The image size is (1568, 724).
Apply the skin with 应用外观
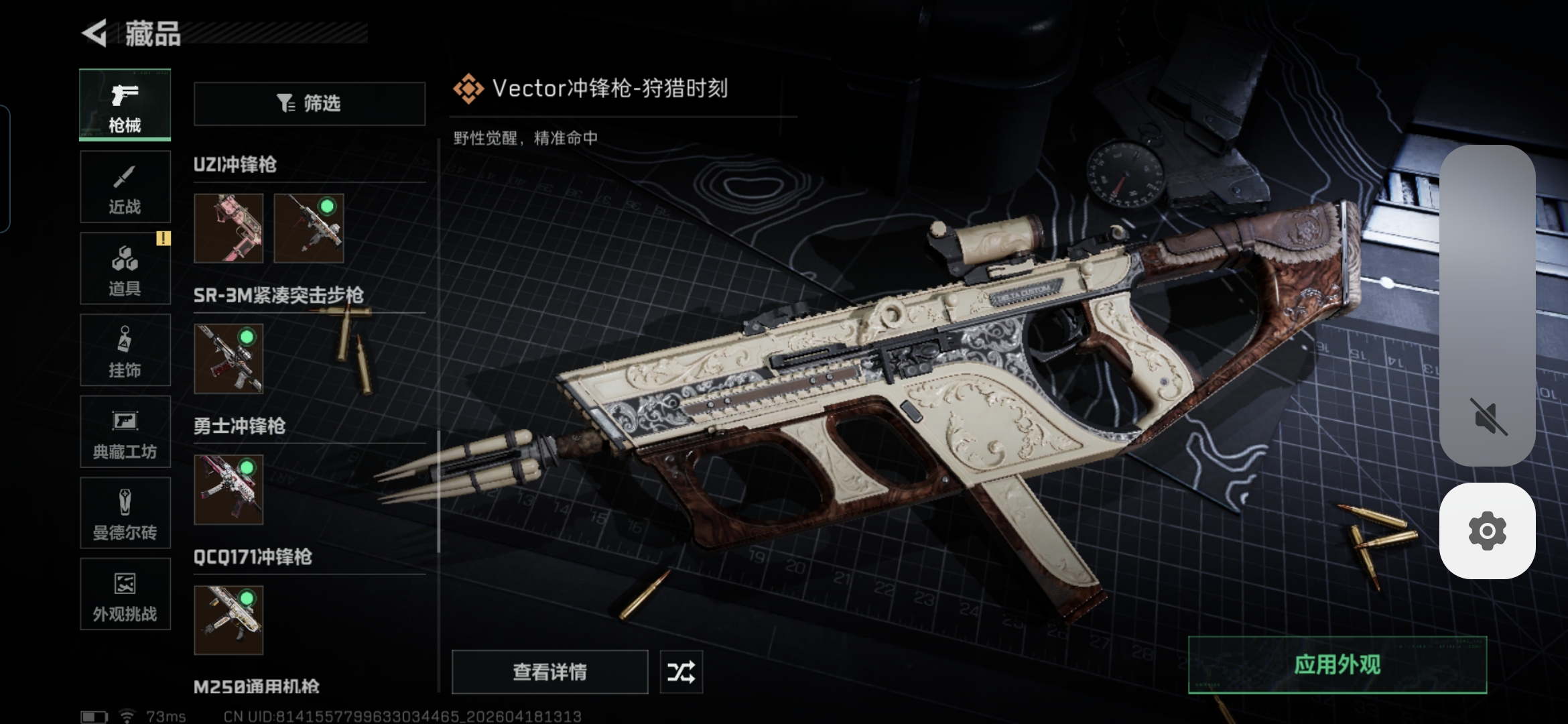click(x=1337, y=665)
